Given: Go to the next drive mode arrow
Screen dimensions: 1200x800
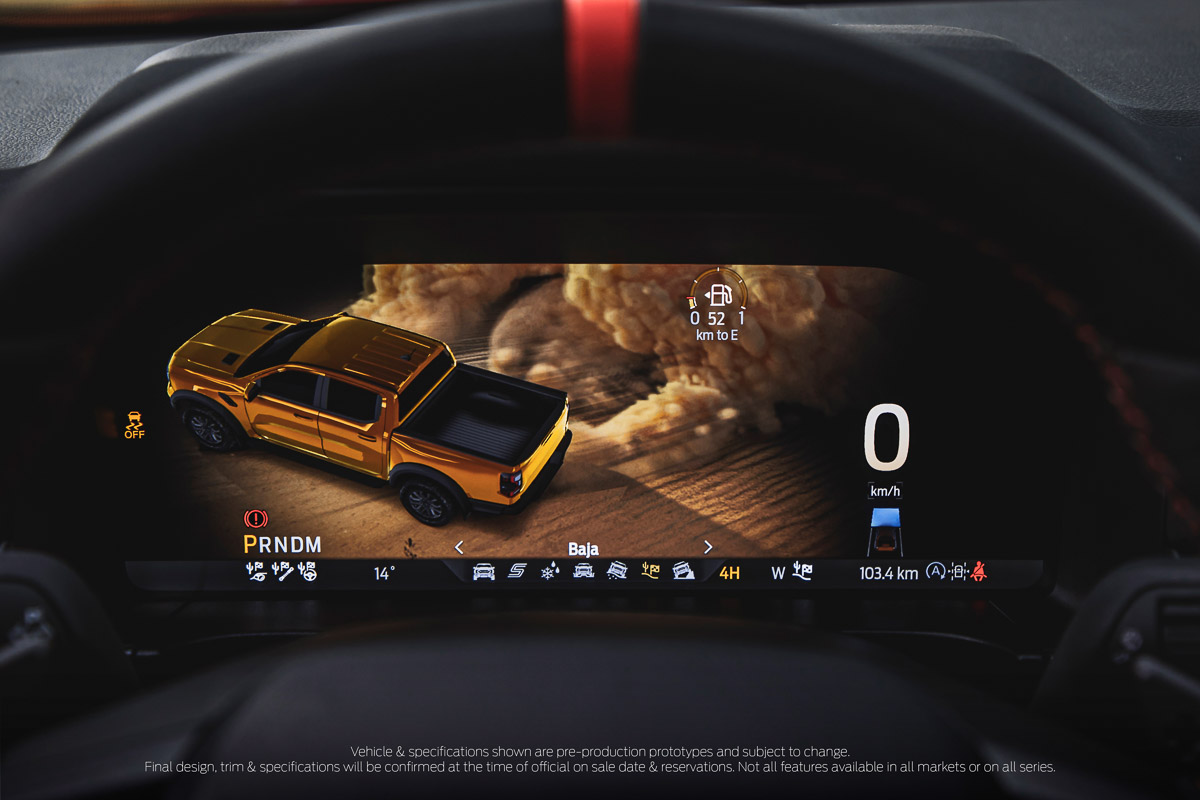Looking at the screenshot, I should click(x=708, y=547).
